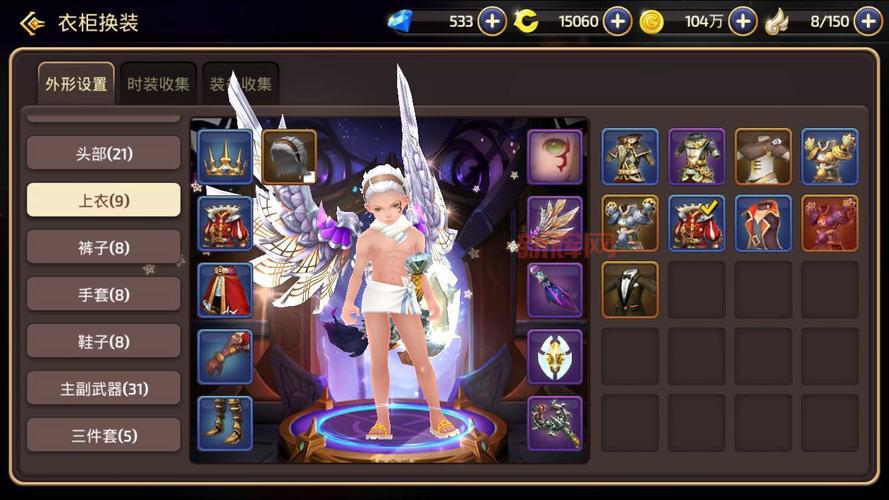Select the 主副武器(31) category
Screen dimensions: 889x500
coord(103,388)
